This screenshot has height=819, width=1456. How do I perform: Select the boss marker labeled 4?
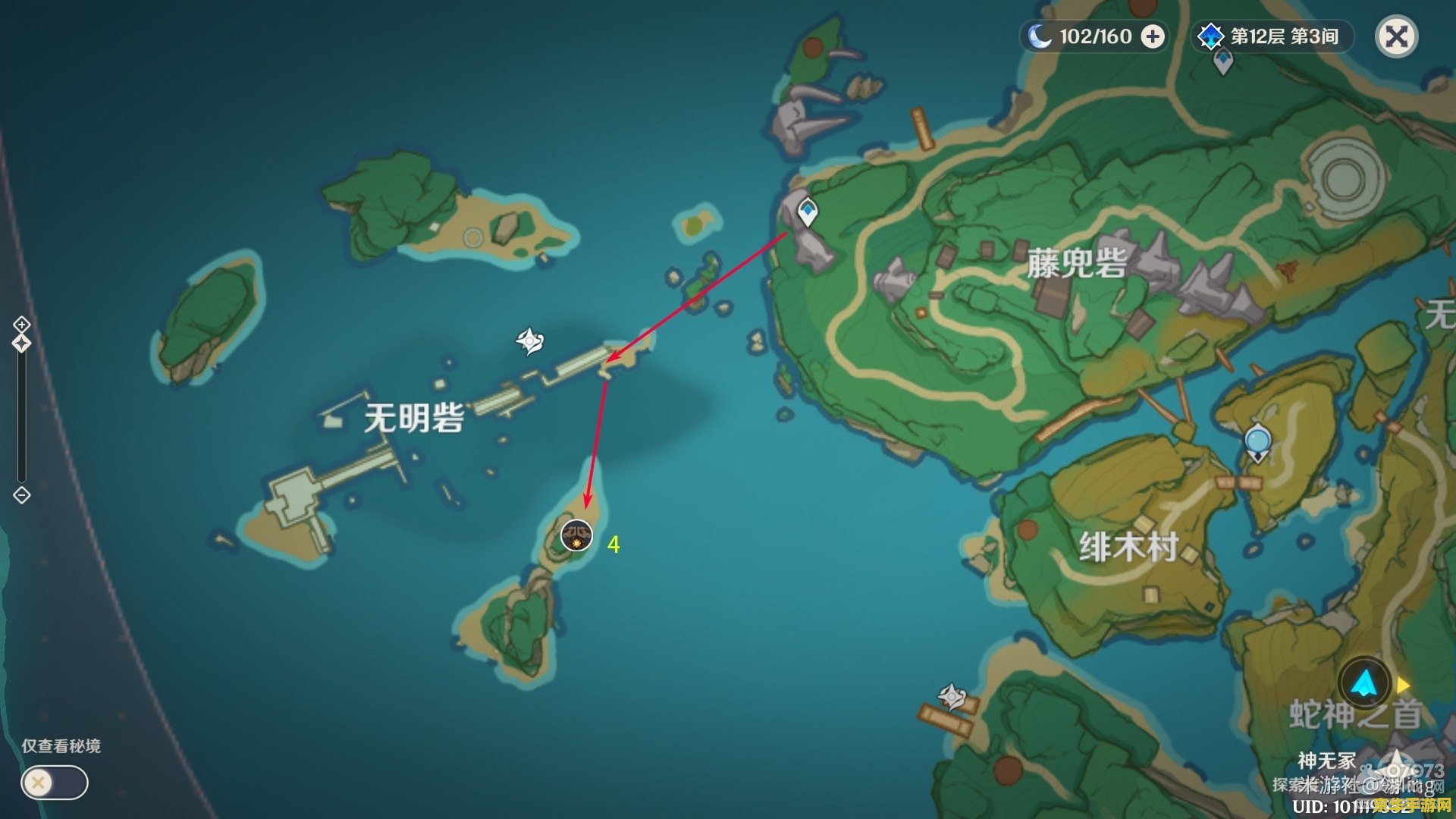pyautogui.click(x=577, y=535)
